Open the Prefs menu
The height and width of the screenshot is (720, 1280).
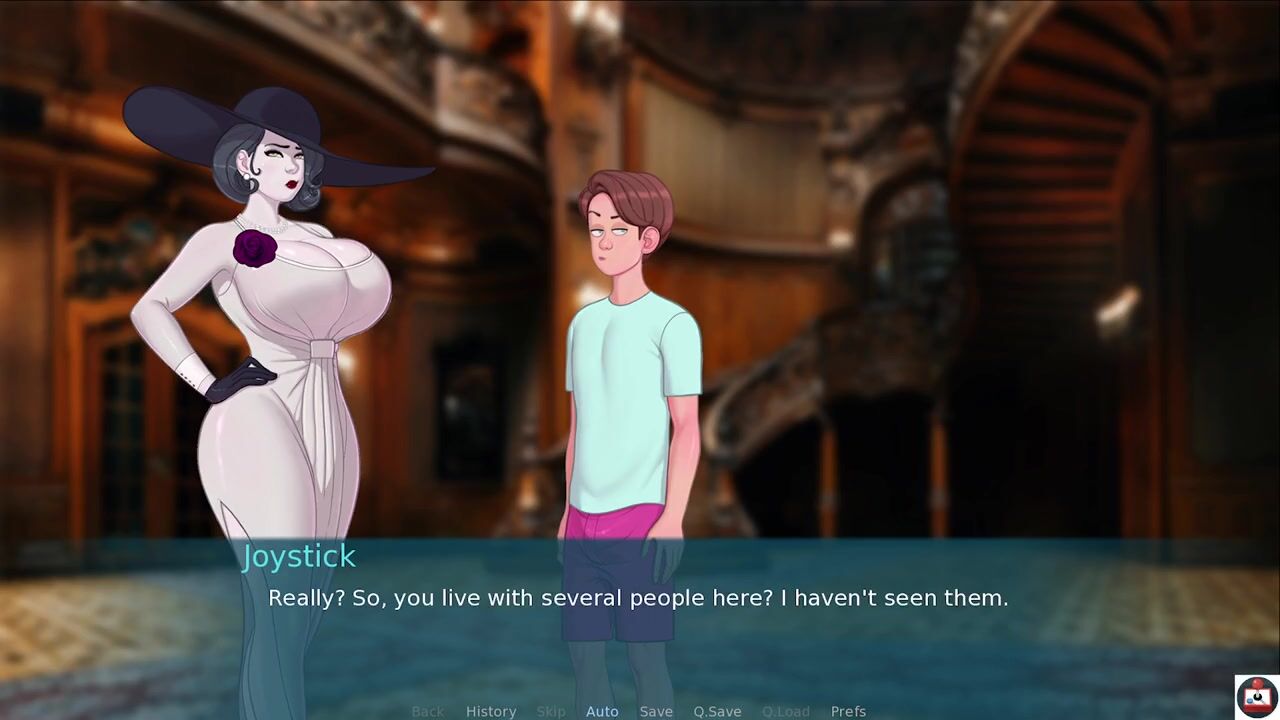tap(848, 711)
